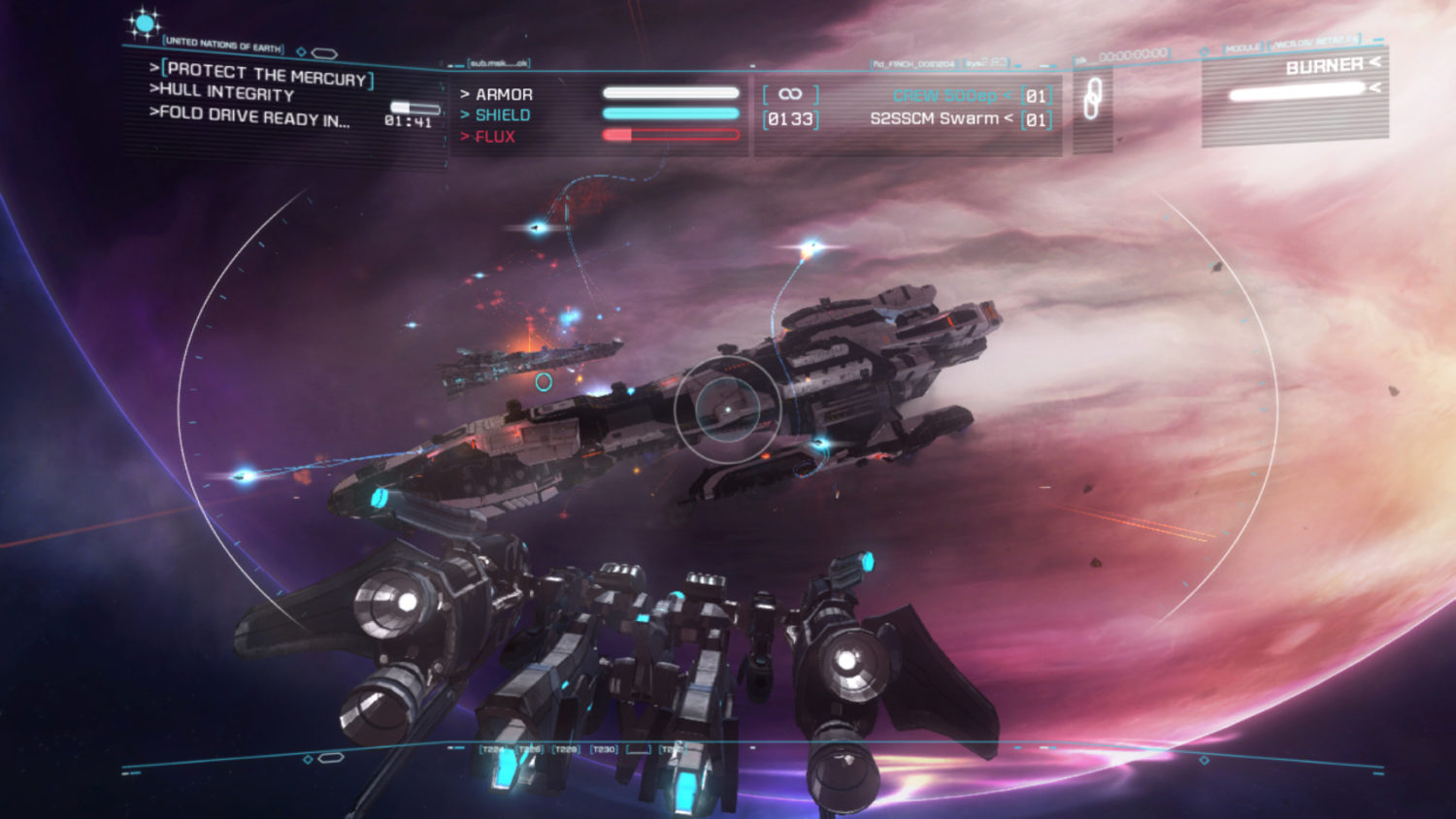Expand the CREW 500ep chevron
Image resolution: width=1456 pixels, height=819 pixels.
pos(1010,96)
